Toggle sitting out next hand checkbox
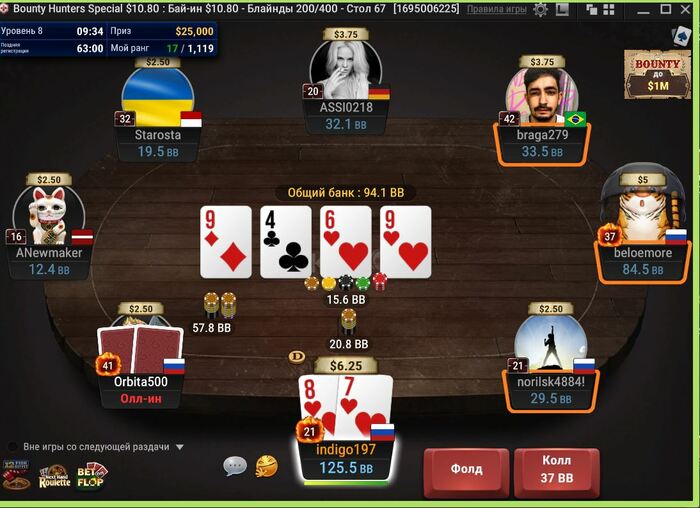 [x=13, y=447]
